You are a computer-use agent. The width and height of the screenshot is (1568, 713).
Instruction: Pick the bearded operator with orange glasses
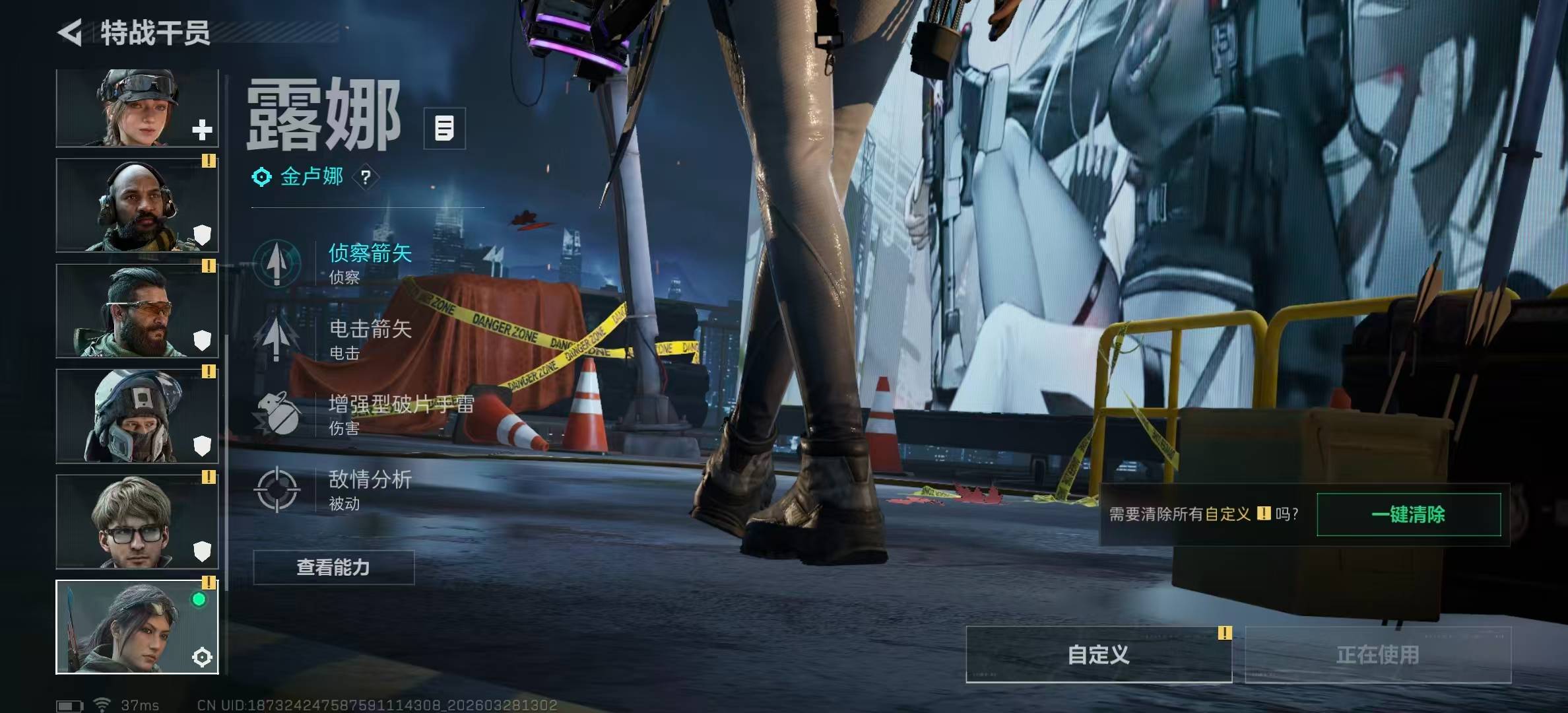pyautogui.click(x=137, y=311)
